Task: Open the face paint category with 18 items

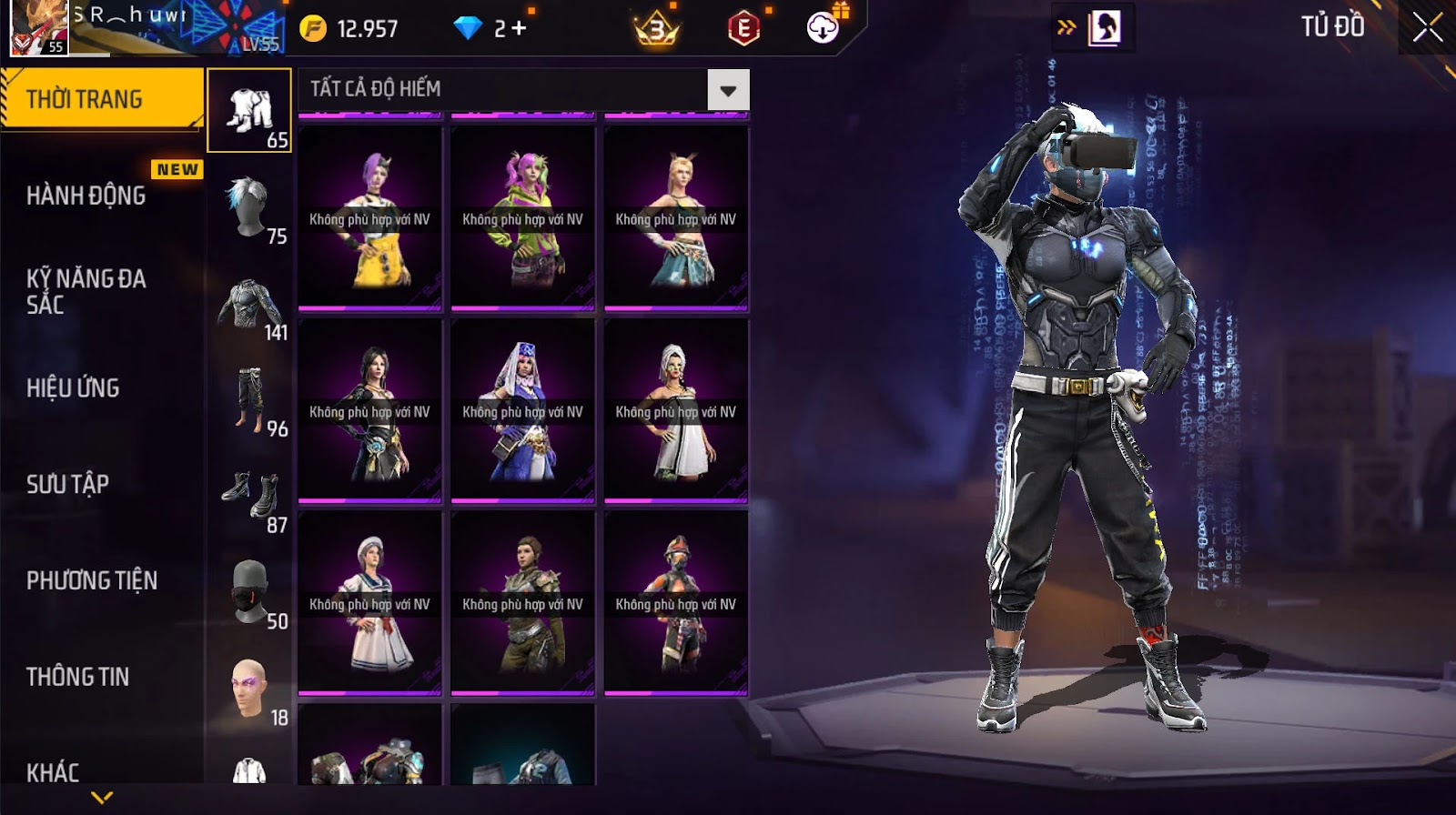Action: tap(249, 690)
